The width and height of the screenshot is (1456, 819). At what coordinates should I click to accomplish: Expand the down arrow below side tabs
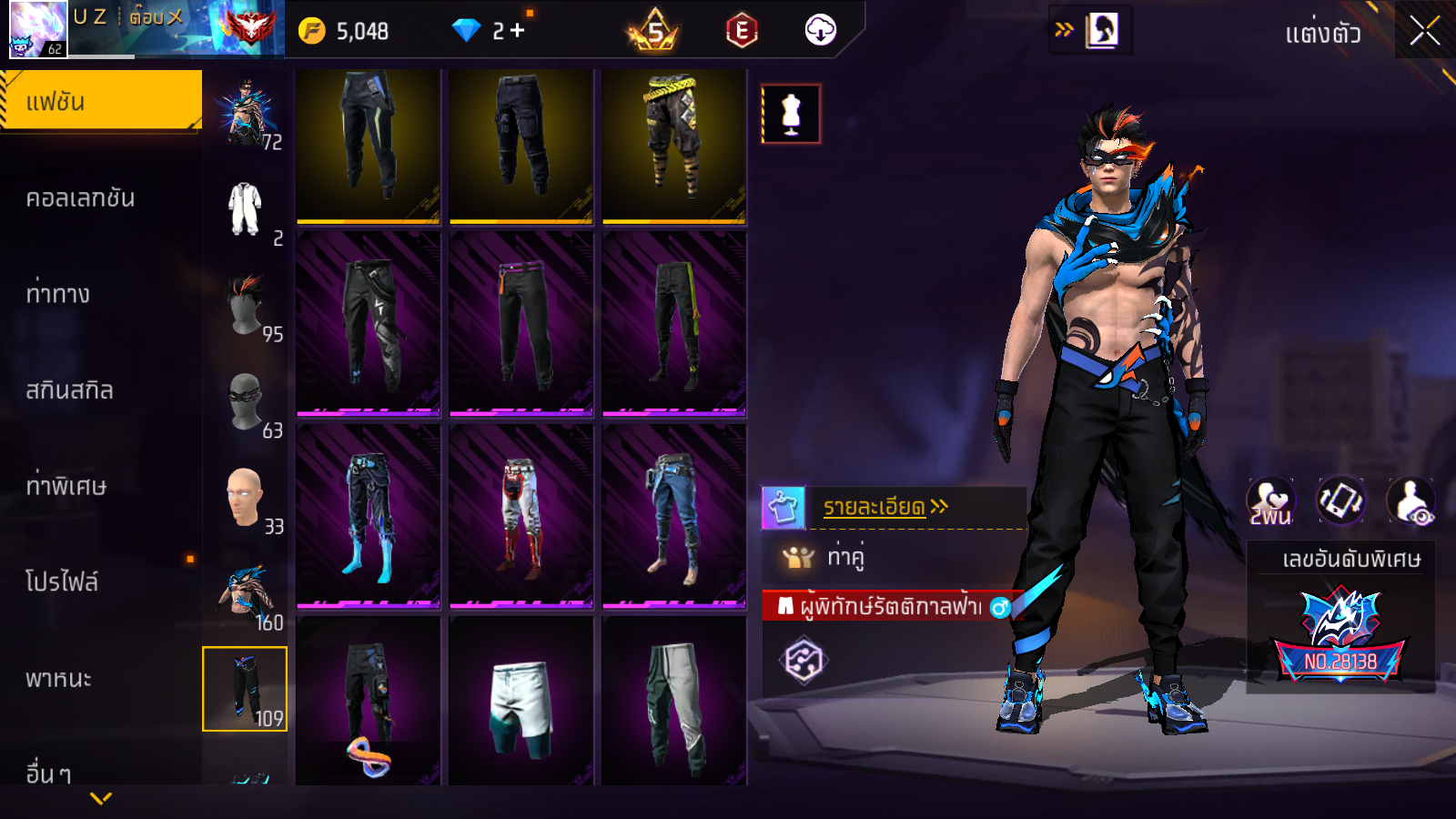[101, 798]
